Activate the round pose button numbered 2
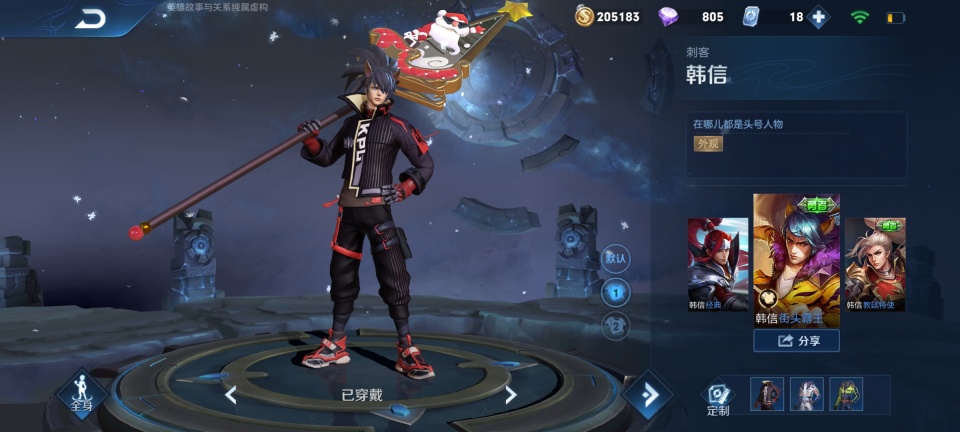The image size is (960, 432). [x=617, y=326]
